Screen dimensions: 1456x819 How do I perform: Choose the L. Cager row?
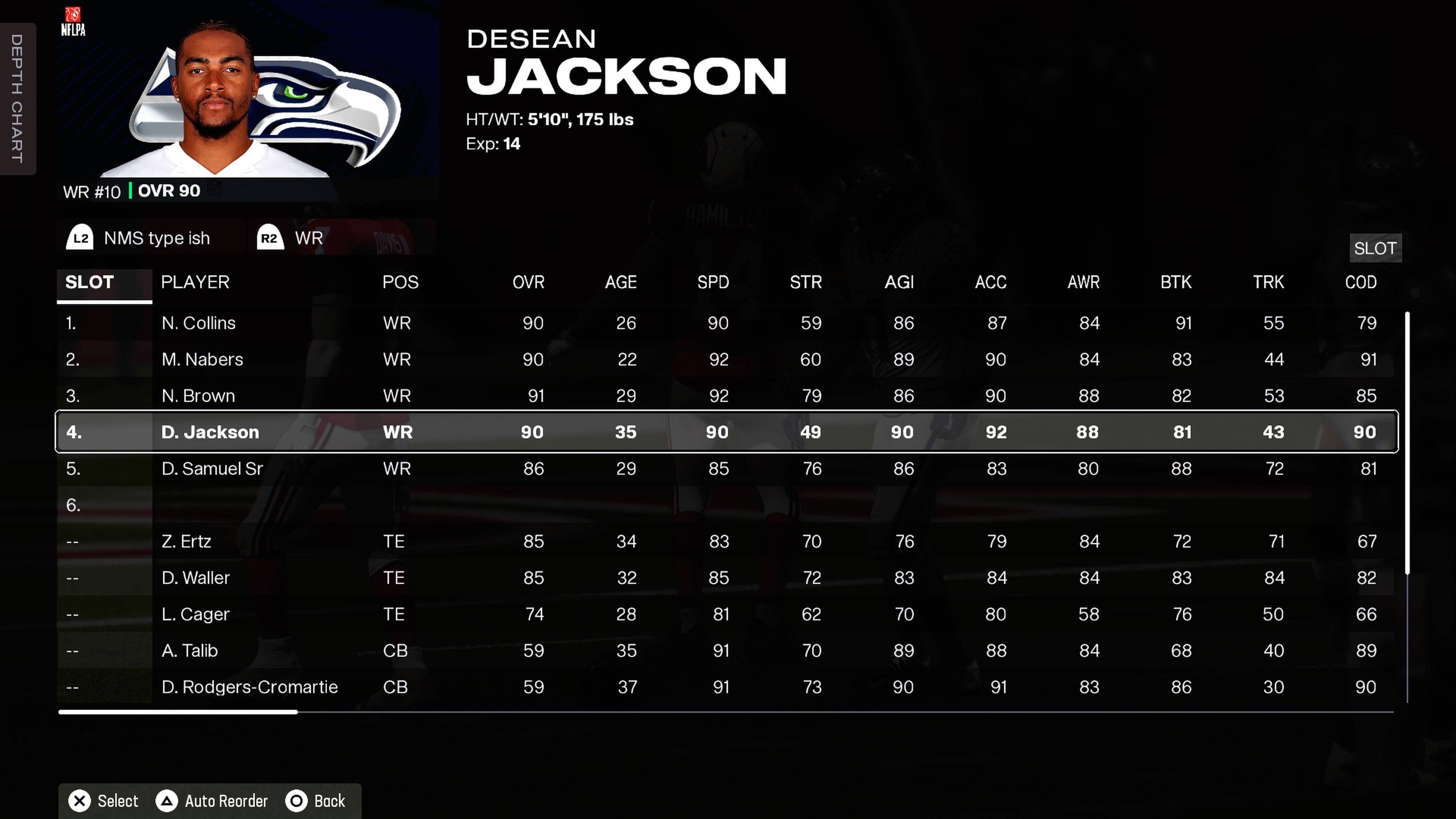[x=195, y=614]
